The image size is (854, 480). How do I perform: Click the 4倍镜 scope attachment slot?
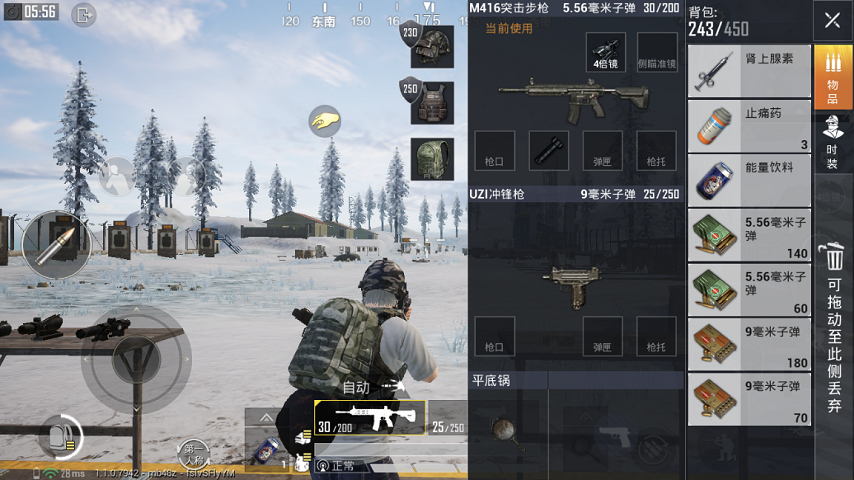[606, 53]
